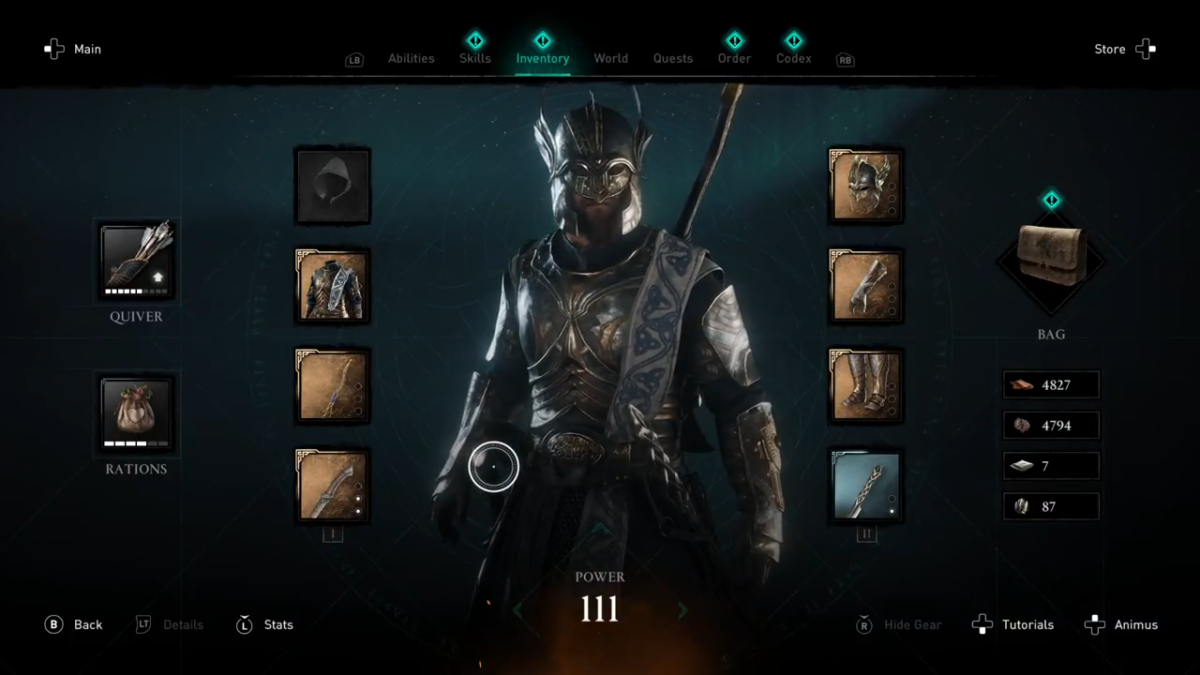Select the Rations pouch slot
Screen dimensions: 1200x675
point(136,412)
